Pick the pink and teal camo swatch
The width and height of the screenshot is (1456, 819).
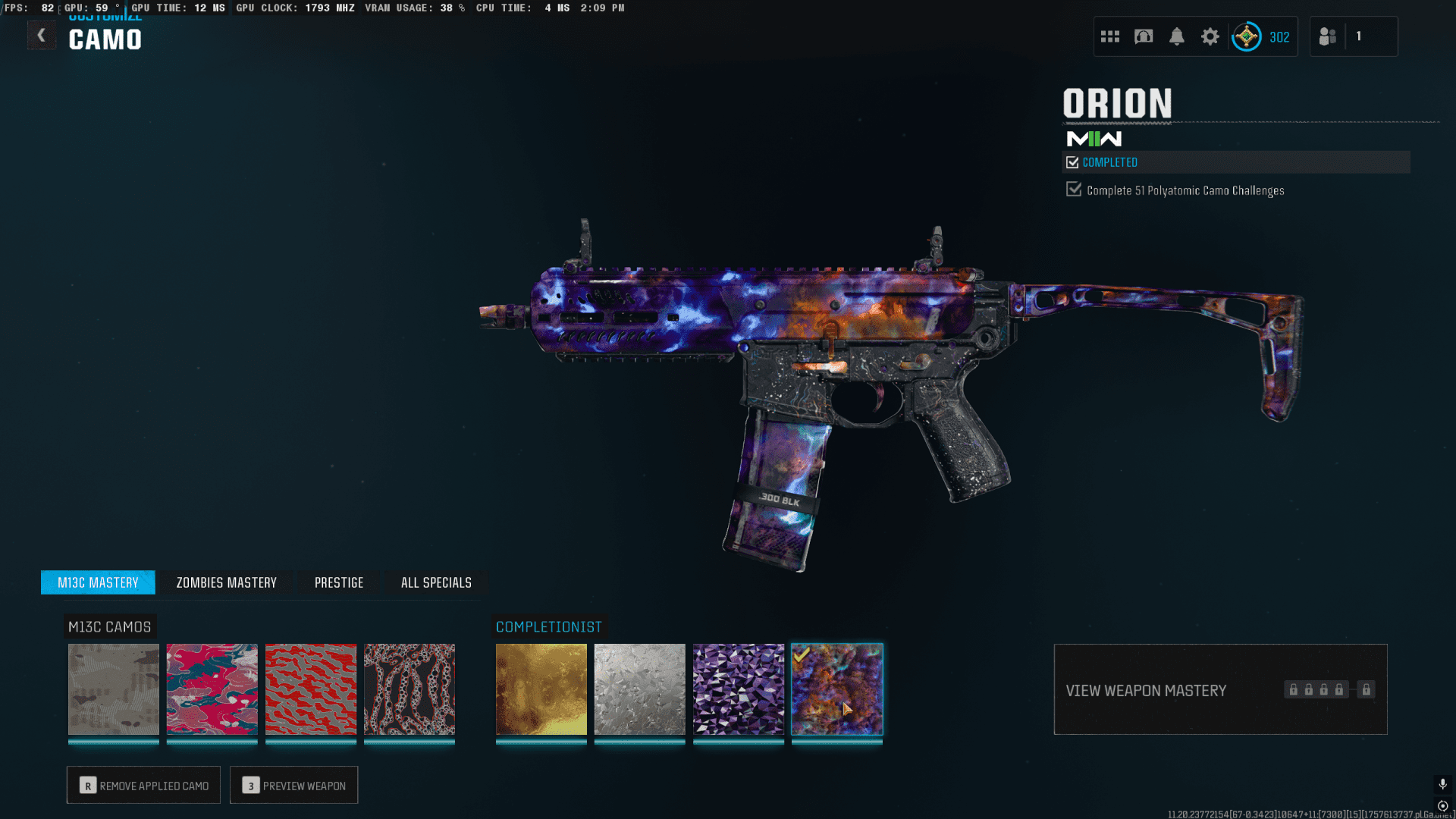click(212, 689)
